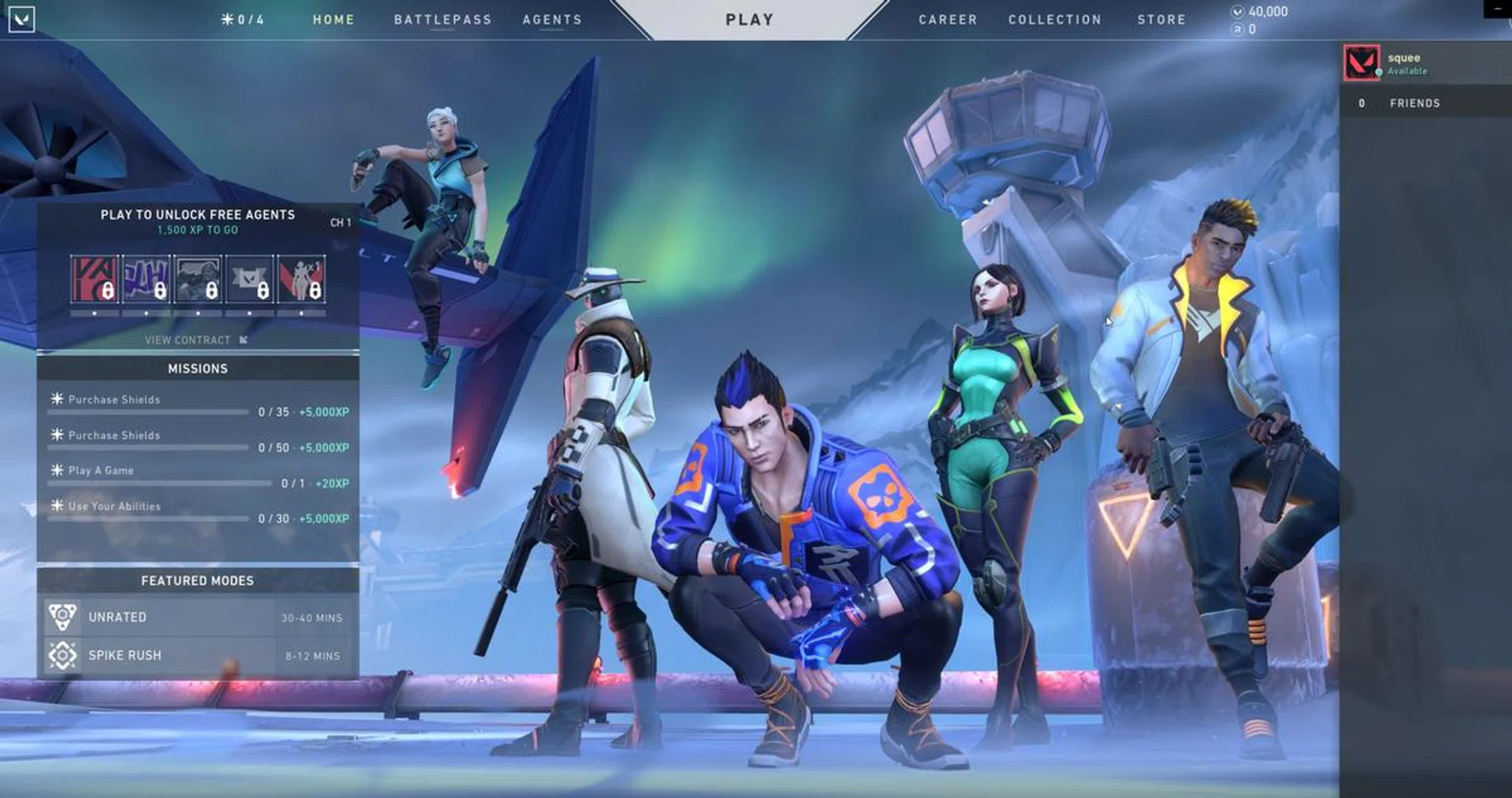Choose the Unrated featured mode
The image size is (1512, 798).
[198, 618]
